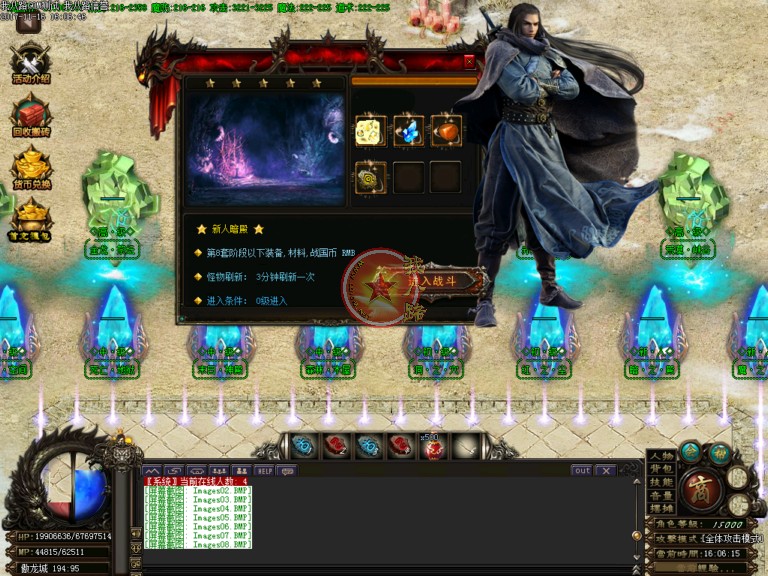Open the 音量 volume setting
Screen dimensions: 768x576
point(661,495)
